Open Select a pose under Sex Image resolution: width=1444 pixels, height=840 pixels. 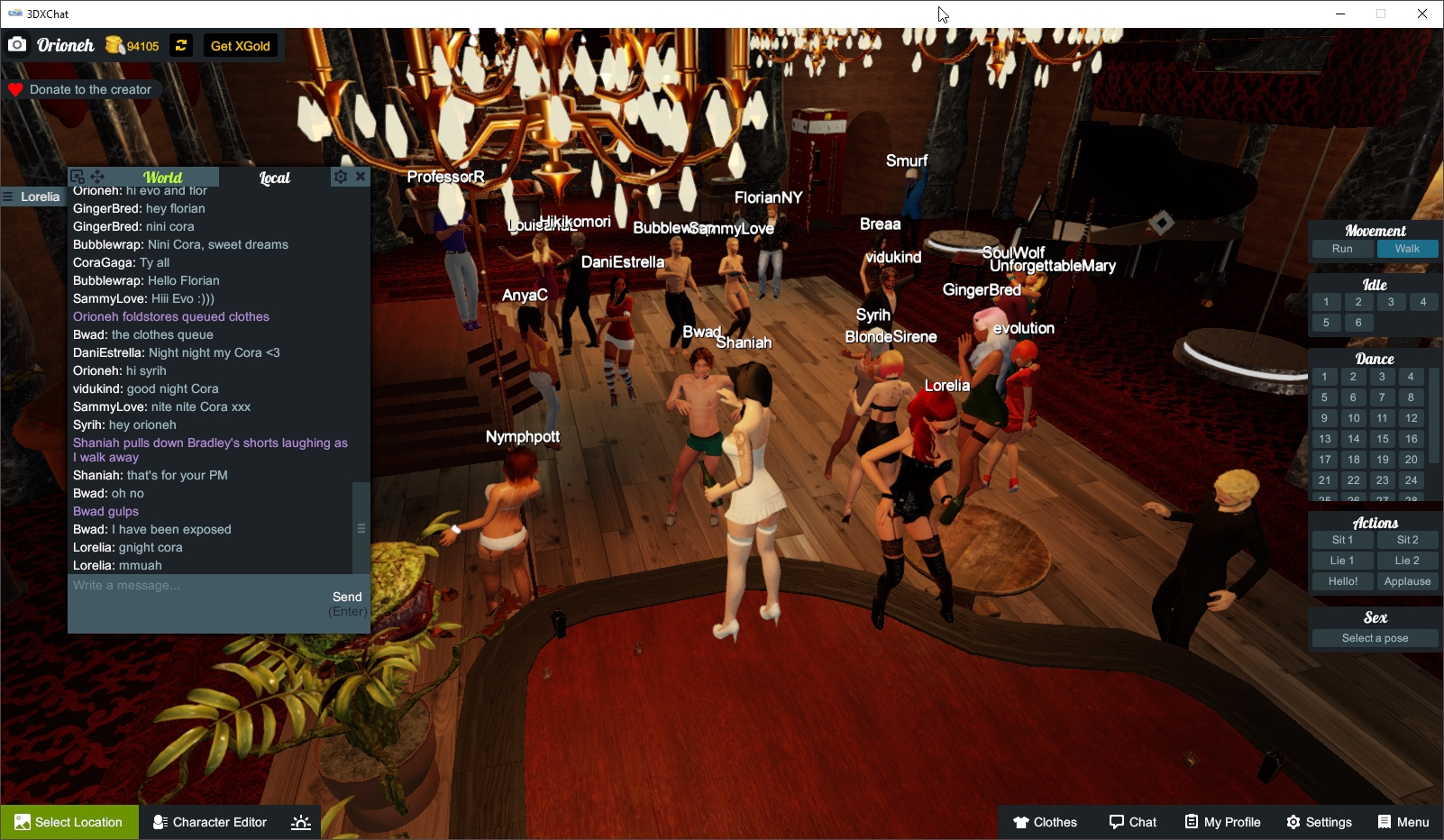(1374, 637)
